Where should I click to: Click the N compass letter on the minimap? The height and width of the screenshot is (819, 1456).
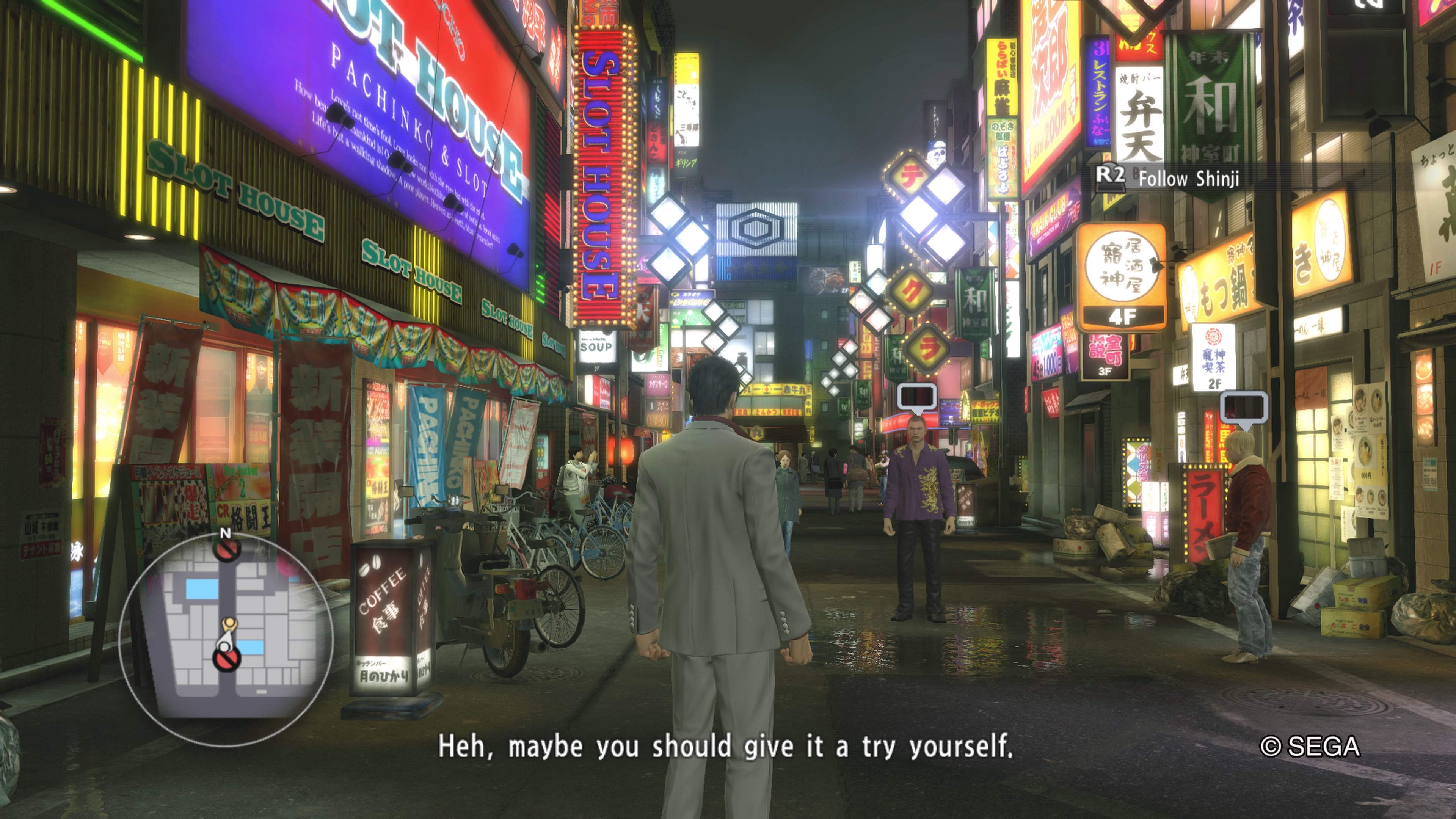226,533
